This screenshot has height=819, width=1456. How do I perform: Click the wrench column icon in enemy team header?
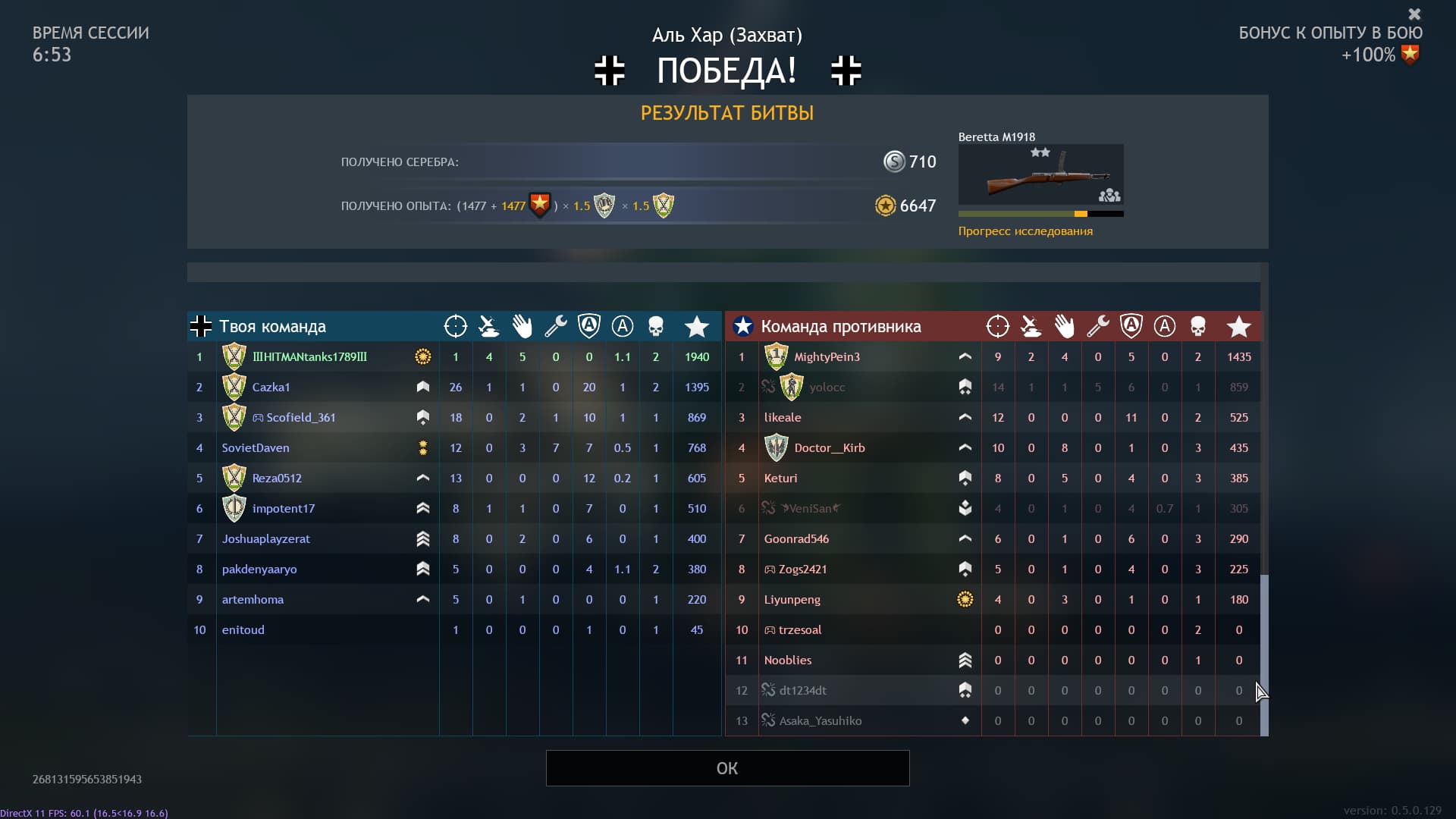coord(1097,326)
